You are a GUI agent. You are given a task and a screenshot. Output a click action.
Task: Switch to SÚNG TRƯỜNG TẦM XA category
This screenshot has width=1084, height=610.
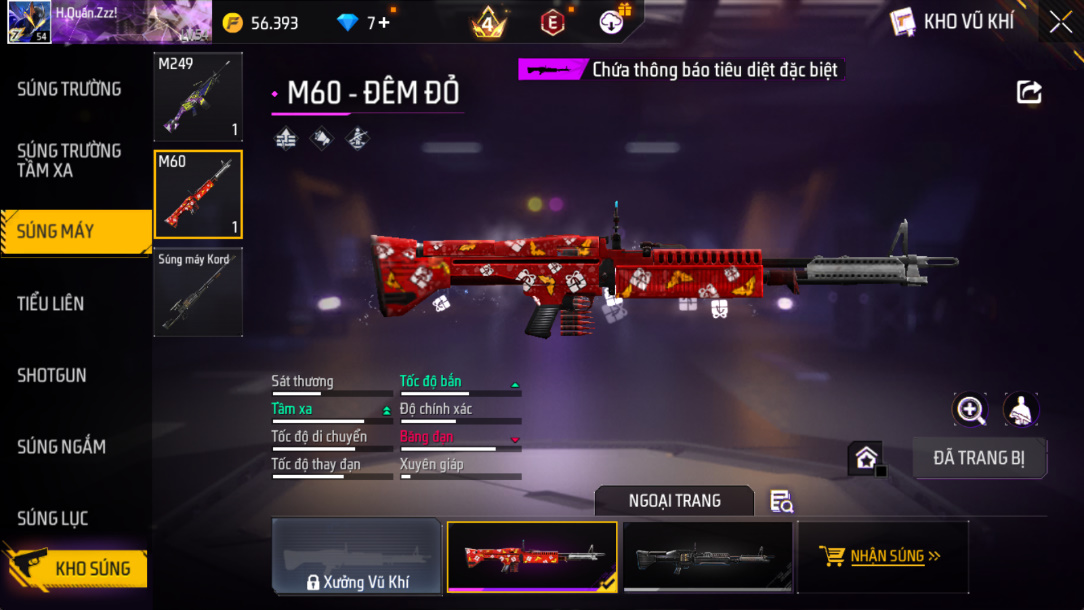(x=69, y=160)
